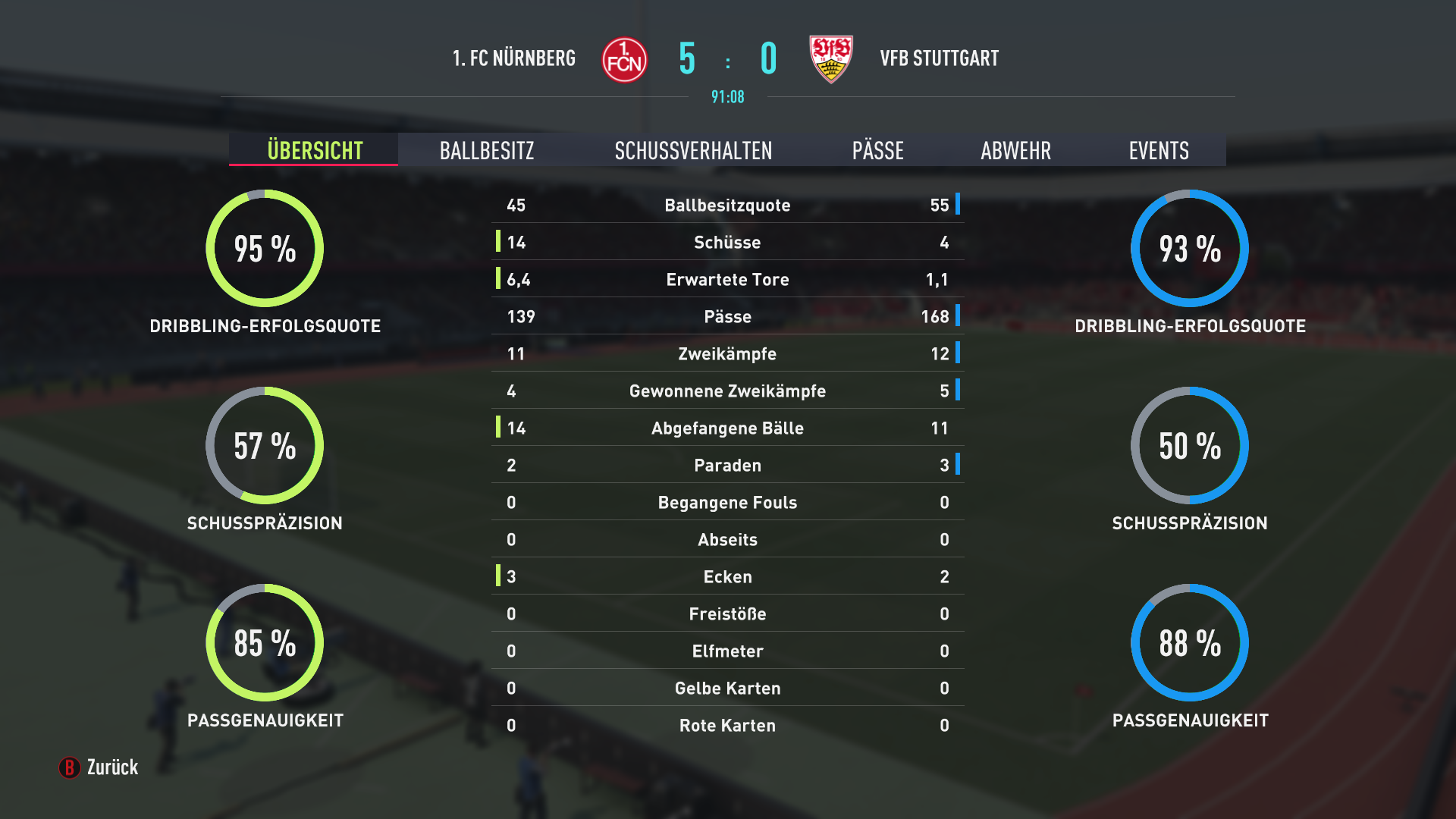Select the Übersicht tab
The height and width of the screenshot is (819, 1456).
click(x=315, y=150)
